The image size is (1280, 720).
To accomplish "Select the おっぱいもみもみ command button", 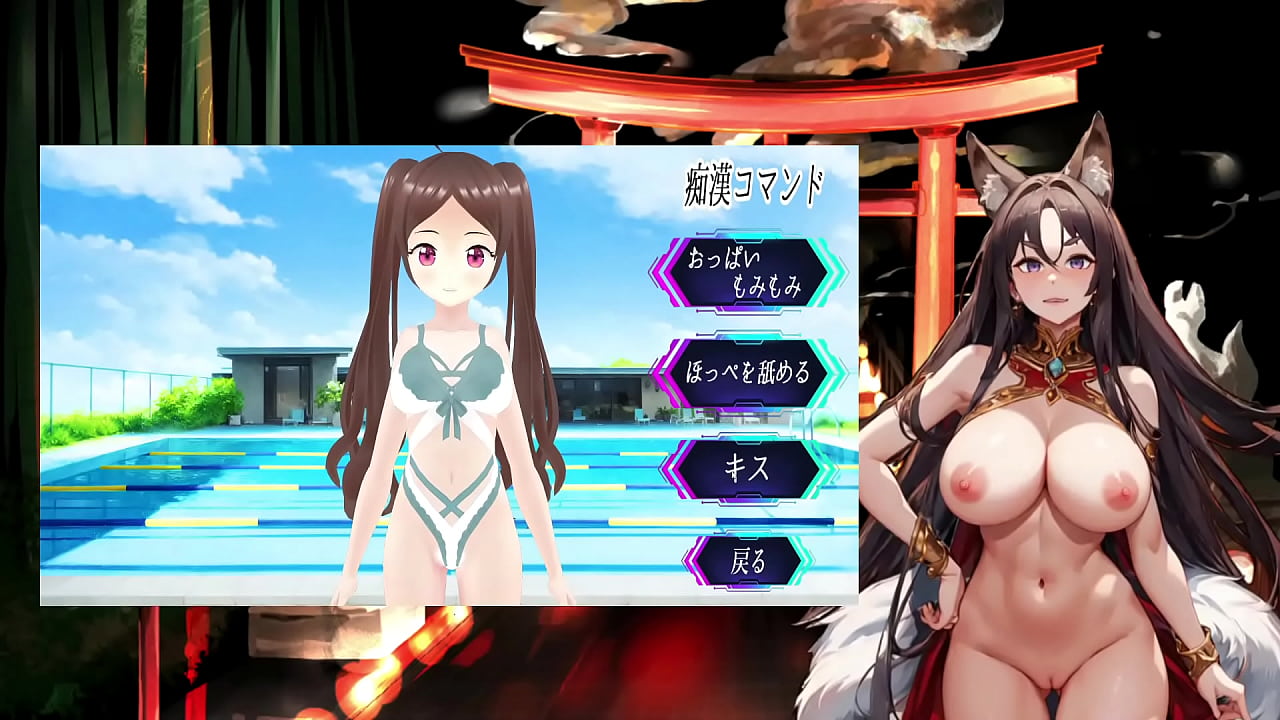I will click(748, 272).
